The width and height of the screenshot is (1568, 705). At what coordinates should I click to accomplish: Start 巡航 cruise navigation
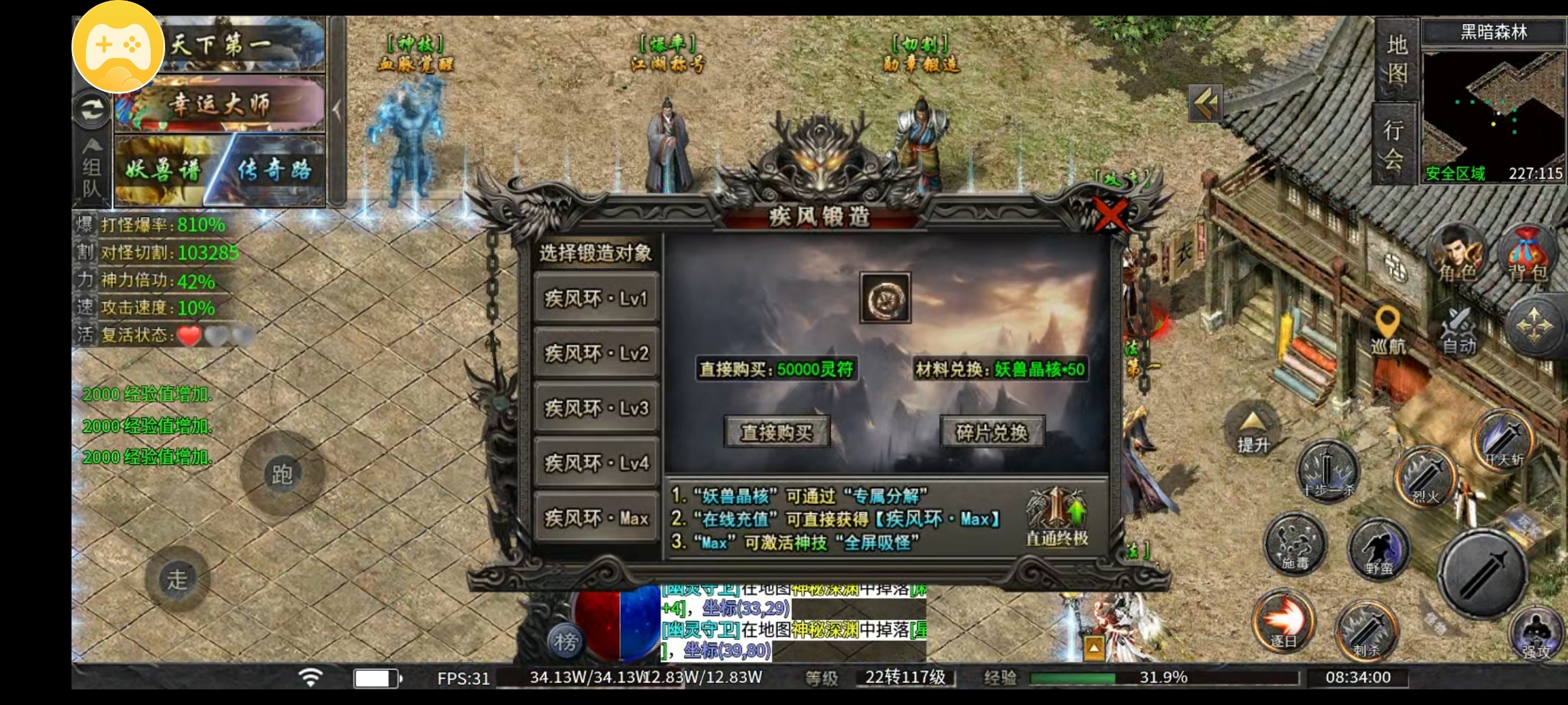click(x=1388, y=330)
